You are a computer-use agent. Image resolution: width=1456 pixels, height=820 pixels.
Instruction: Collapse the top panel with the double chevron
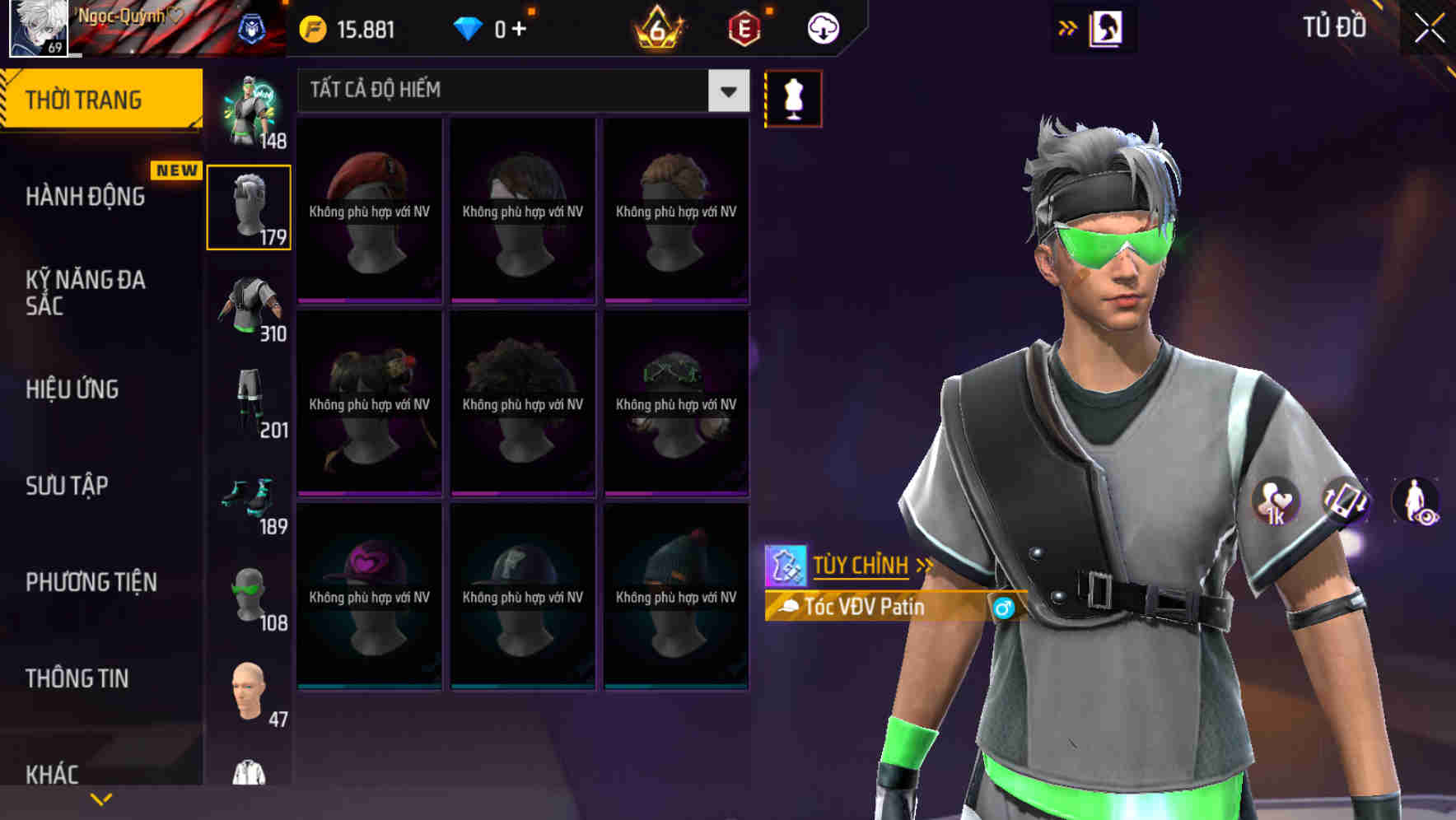point(1066,26)
